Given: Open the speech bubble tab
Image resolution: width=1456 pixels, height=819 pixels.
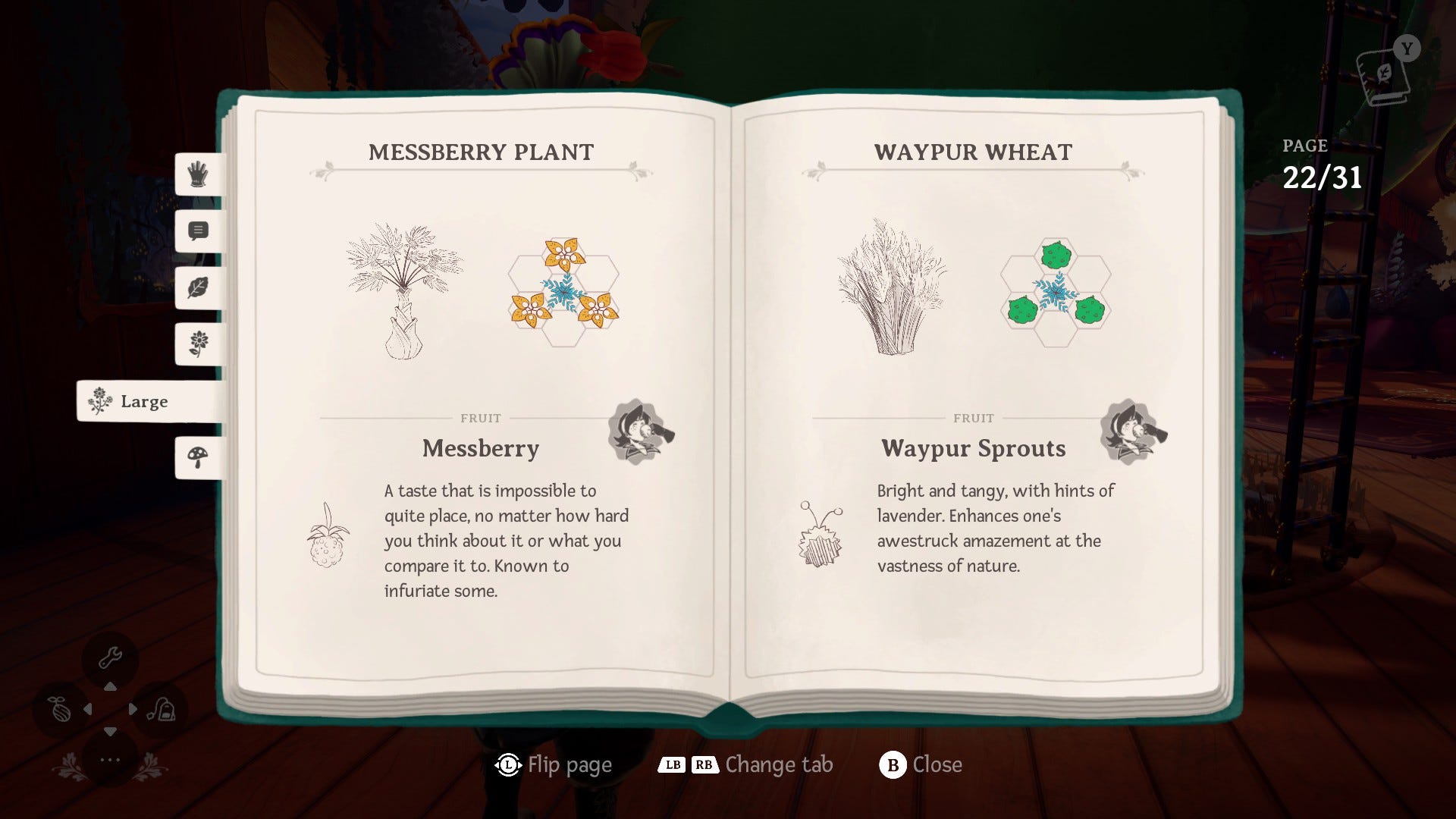Looking at the screenshot, I should click(x=199, y=231).
